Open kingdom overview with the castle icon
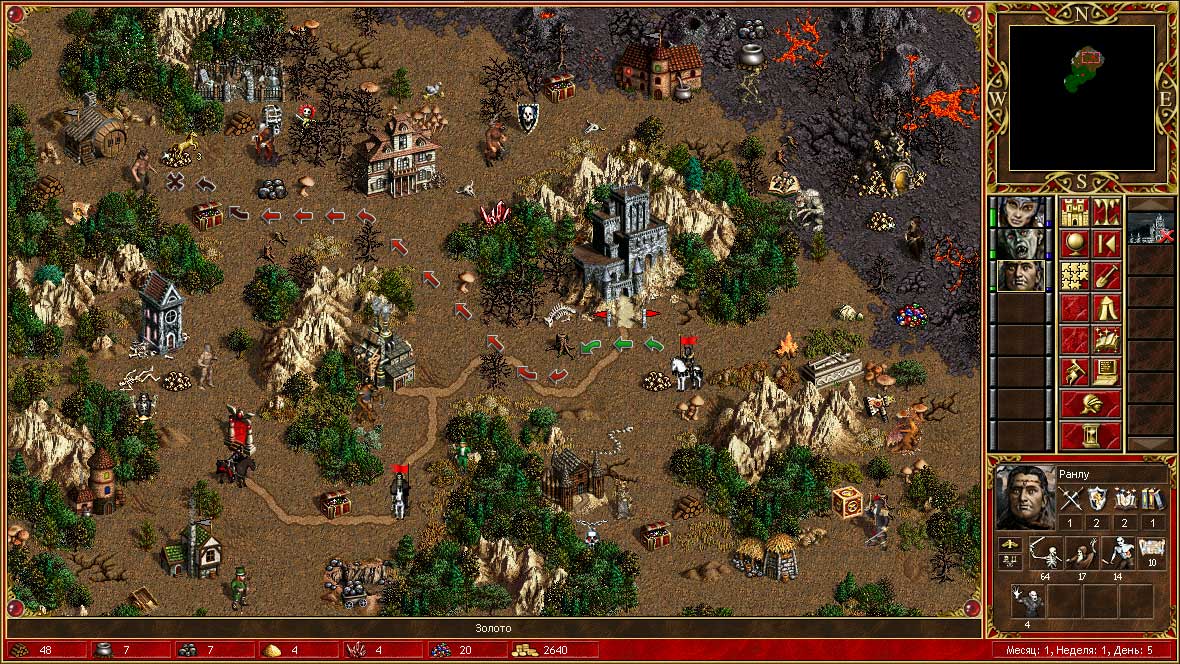Image resolution: width=1180 pixels, height=664 pixels. (1074, 211)
